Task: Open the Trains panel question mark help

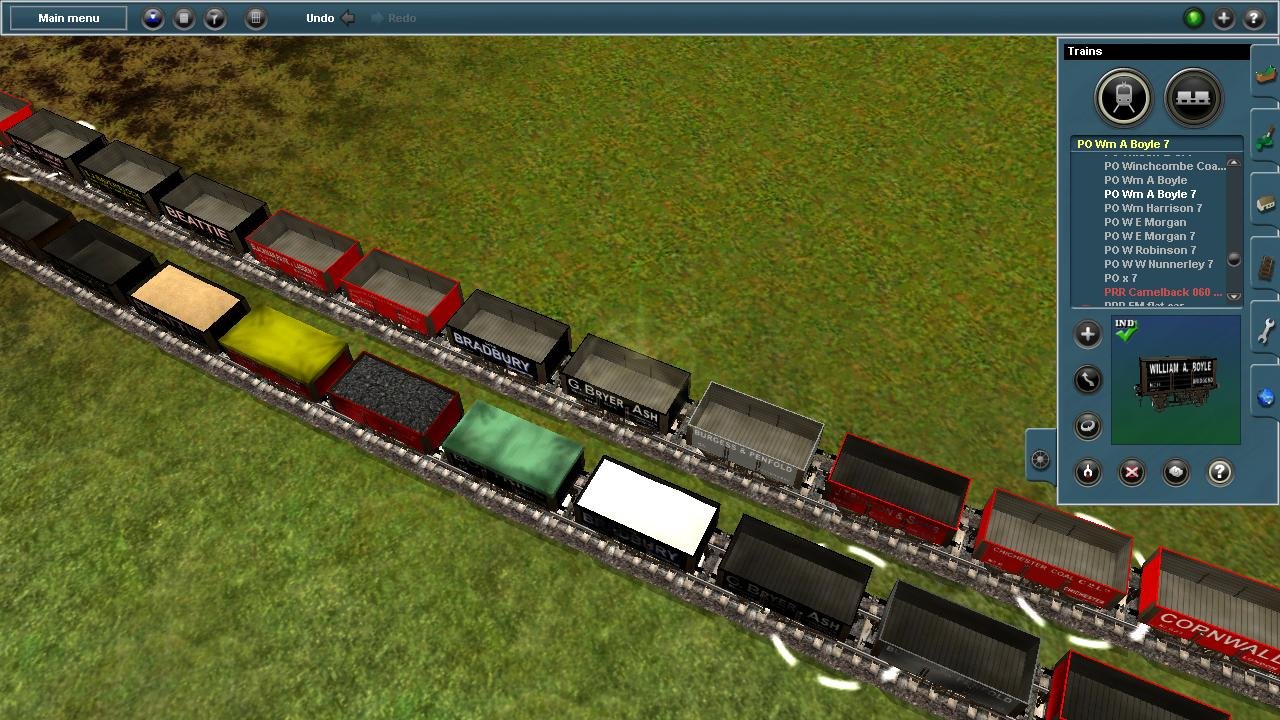Action: (x=1219, y=472)
